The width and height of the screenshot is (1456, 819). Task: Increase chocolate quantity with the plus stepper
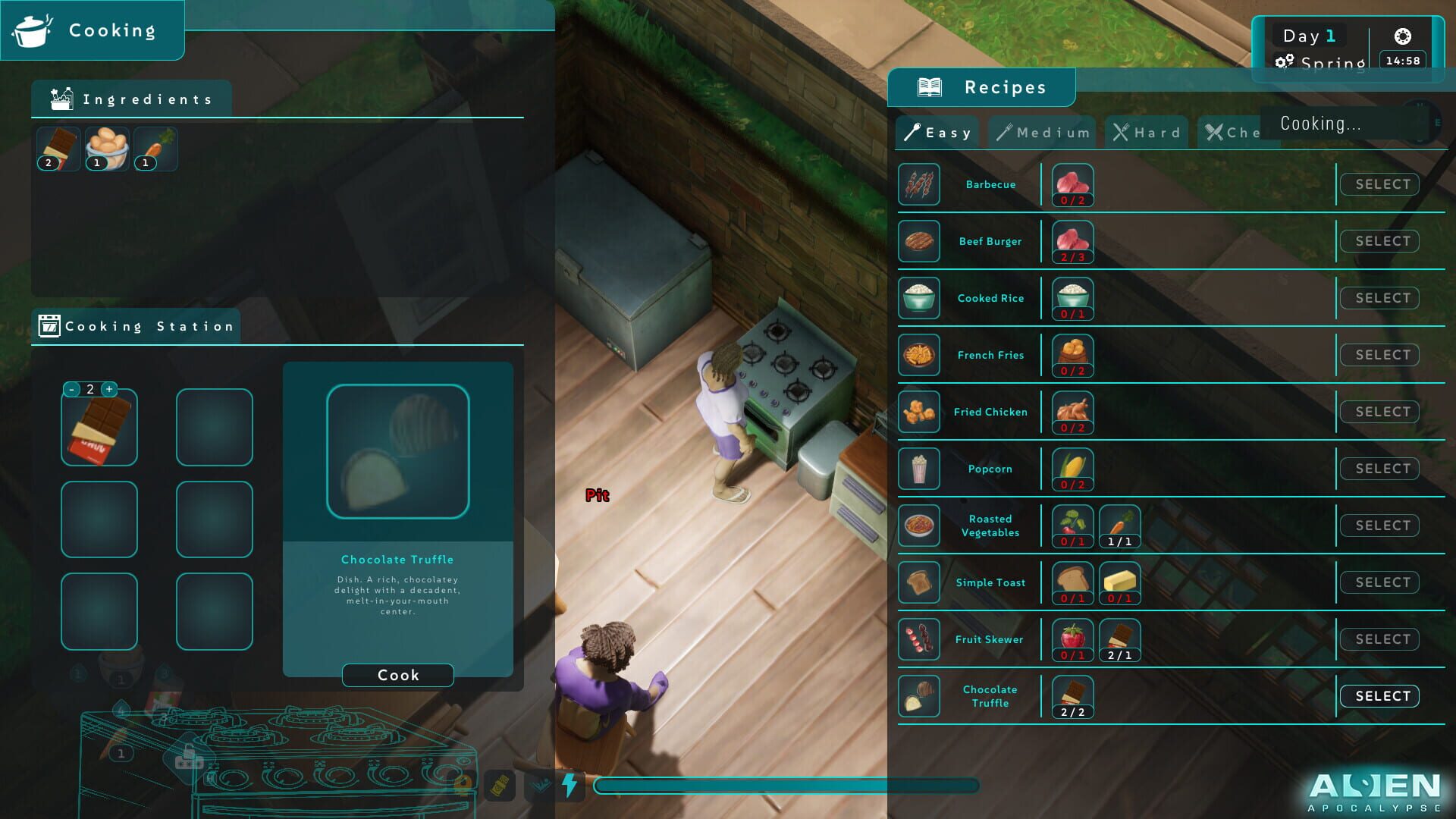[109, 388]
